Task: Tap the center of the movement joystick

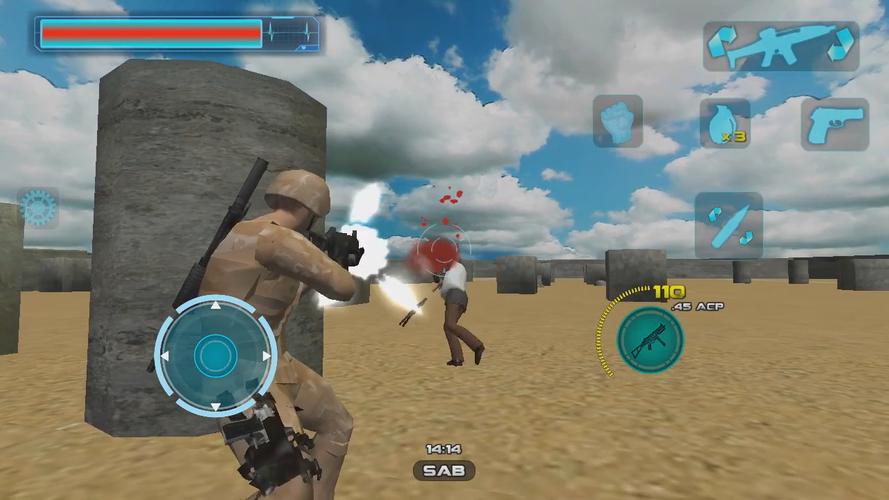Action: click(215, 355)
